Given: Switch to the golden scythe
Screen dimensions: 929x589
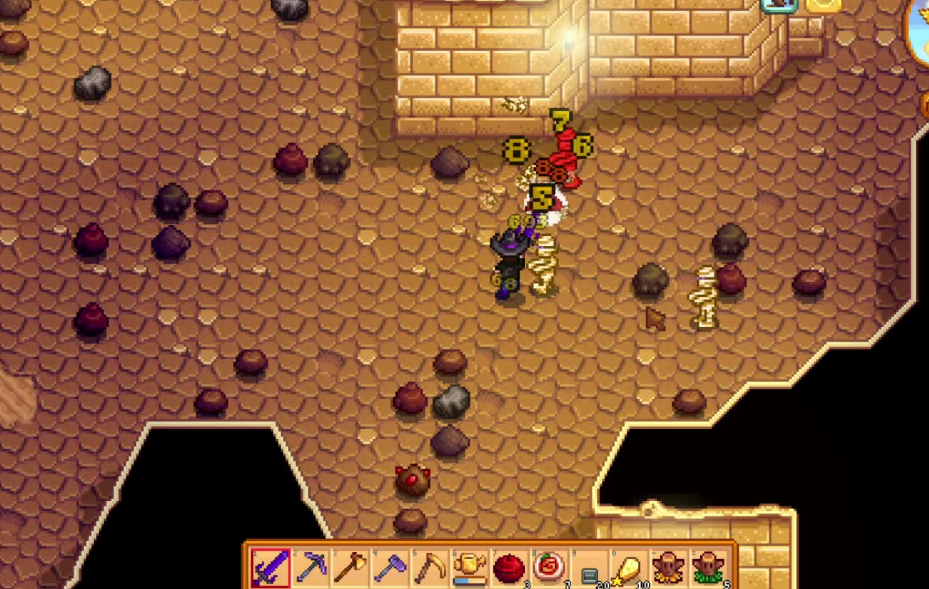Looking at the screenshot, I should pos(430,568).
